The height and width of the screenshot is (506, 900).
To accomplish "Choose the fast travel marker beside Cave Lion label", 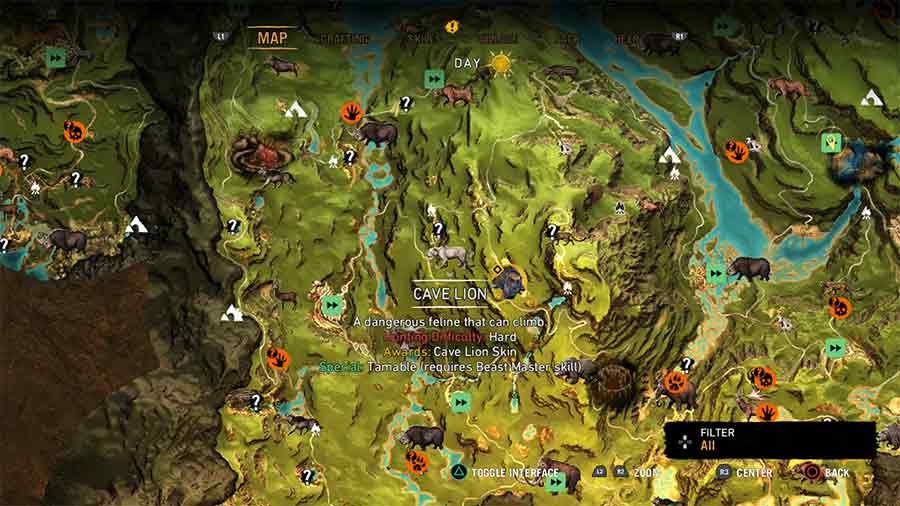I will [332, 304].
